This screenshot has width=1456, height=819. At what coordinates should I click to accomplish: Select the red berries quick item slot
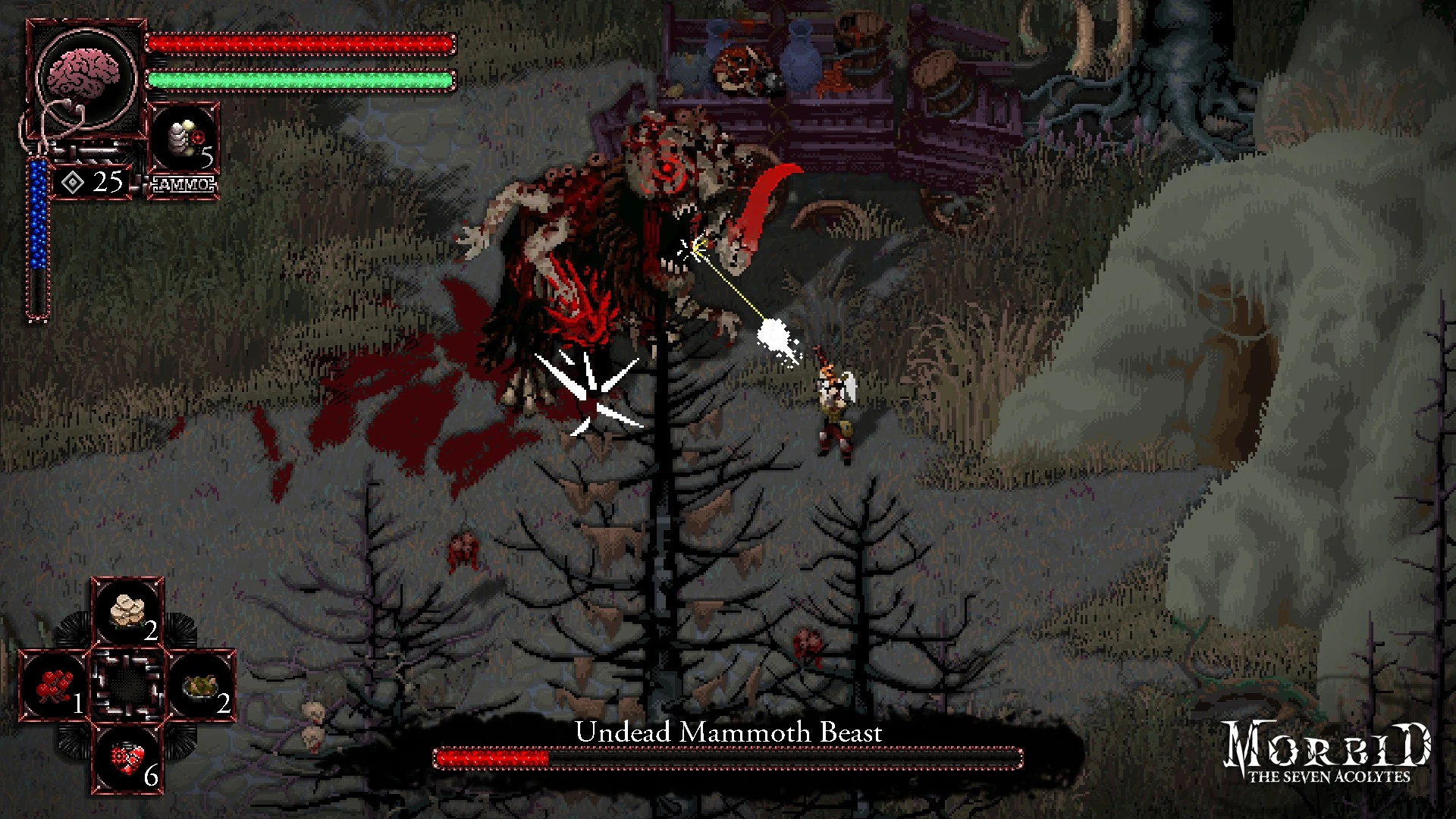(55, 686)
